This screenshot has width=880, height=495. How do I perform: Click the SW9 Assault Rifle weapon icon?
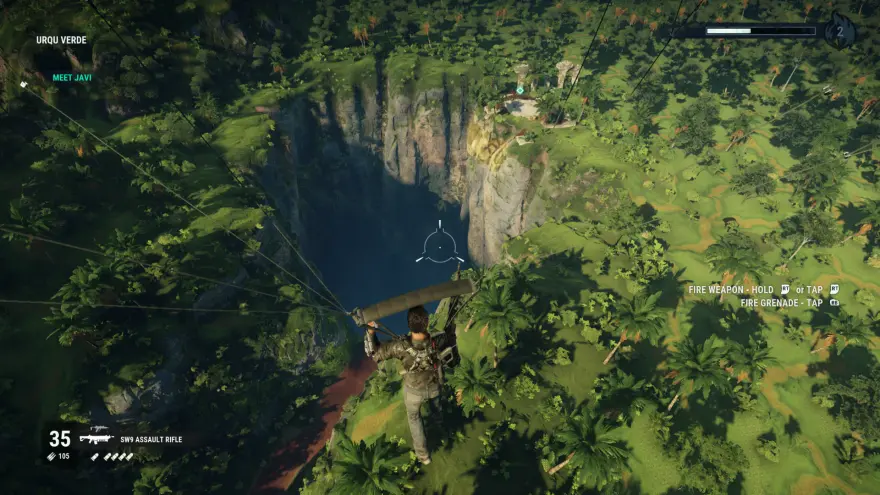[x=94, y=439]
